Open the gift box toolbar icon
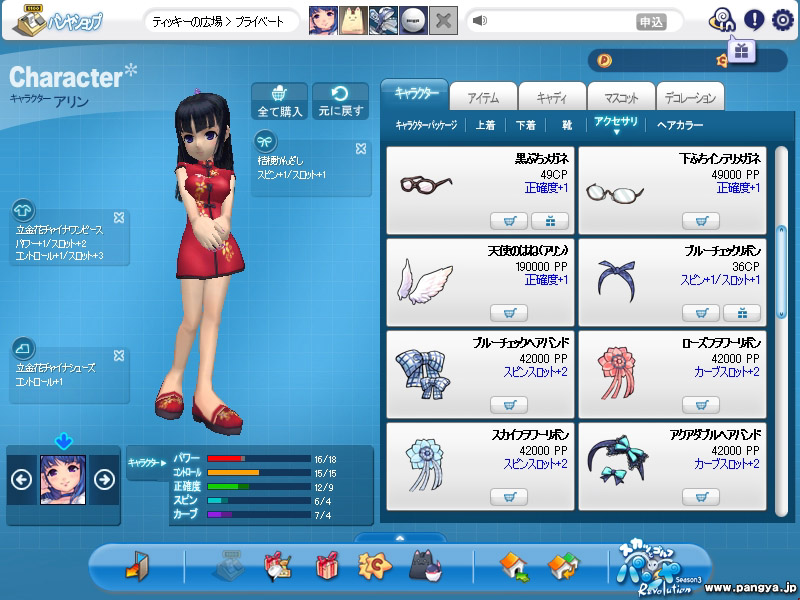This screenshot has height=600, width=800. click(327, 567)
